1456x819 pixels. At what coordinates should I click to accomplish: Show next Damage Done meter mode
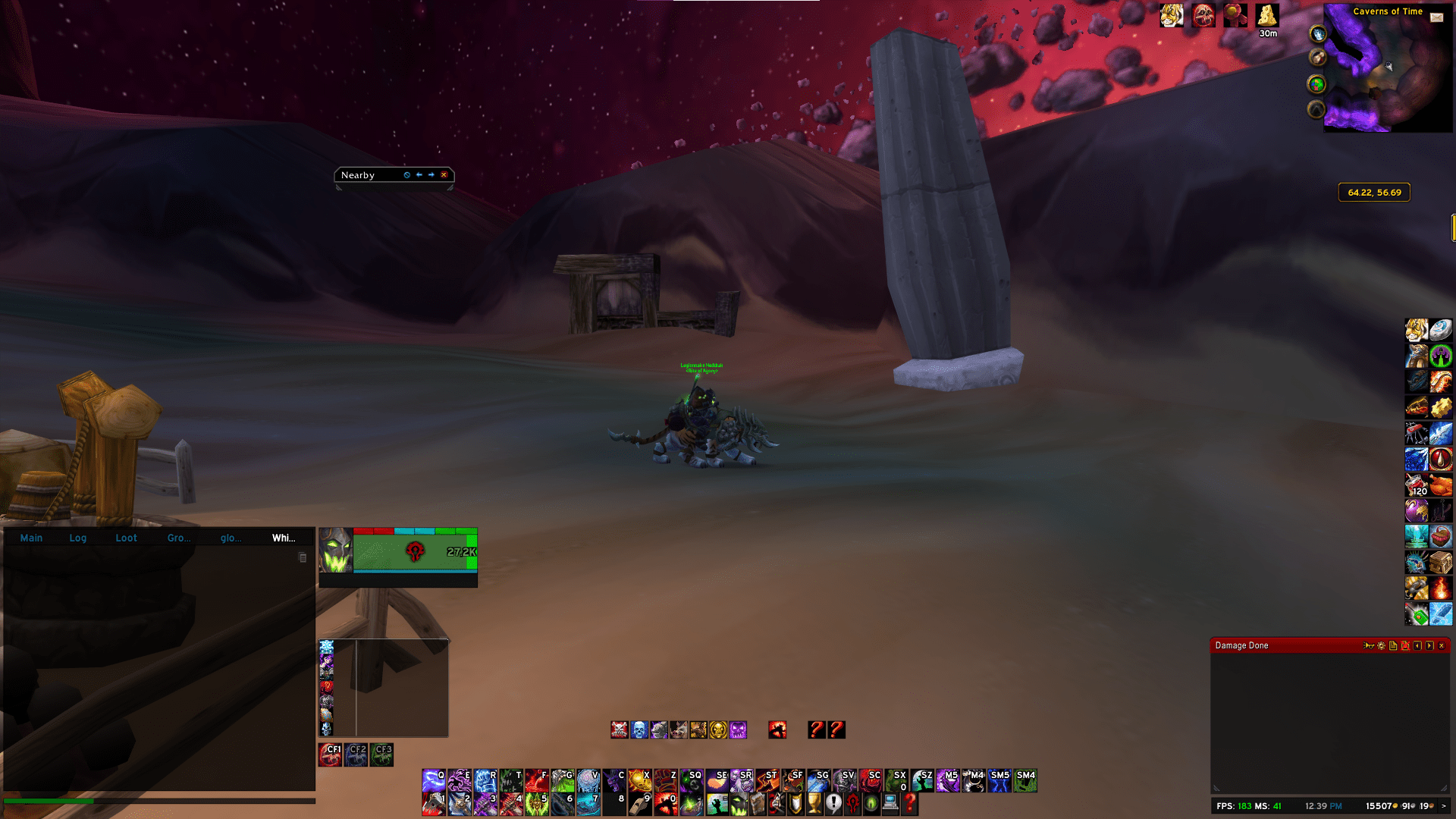coord(1429,646)
